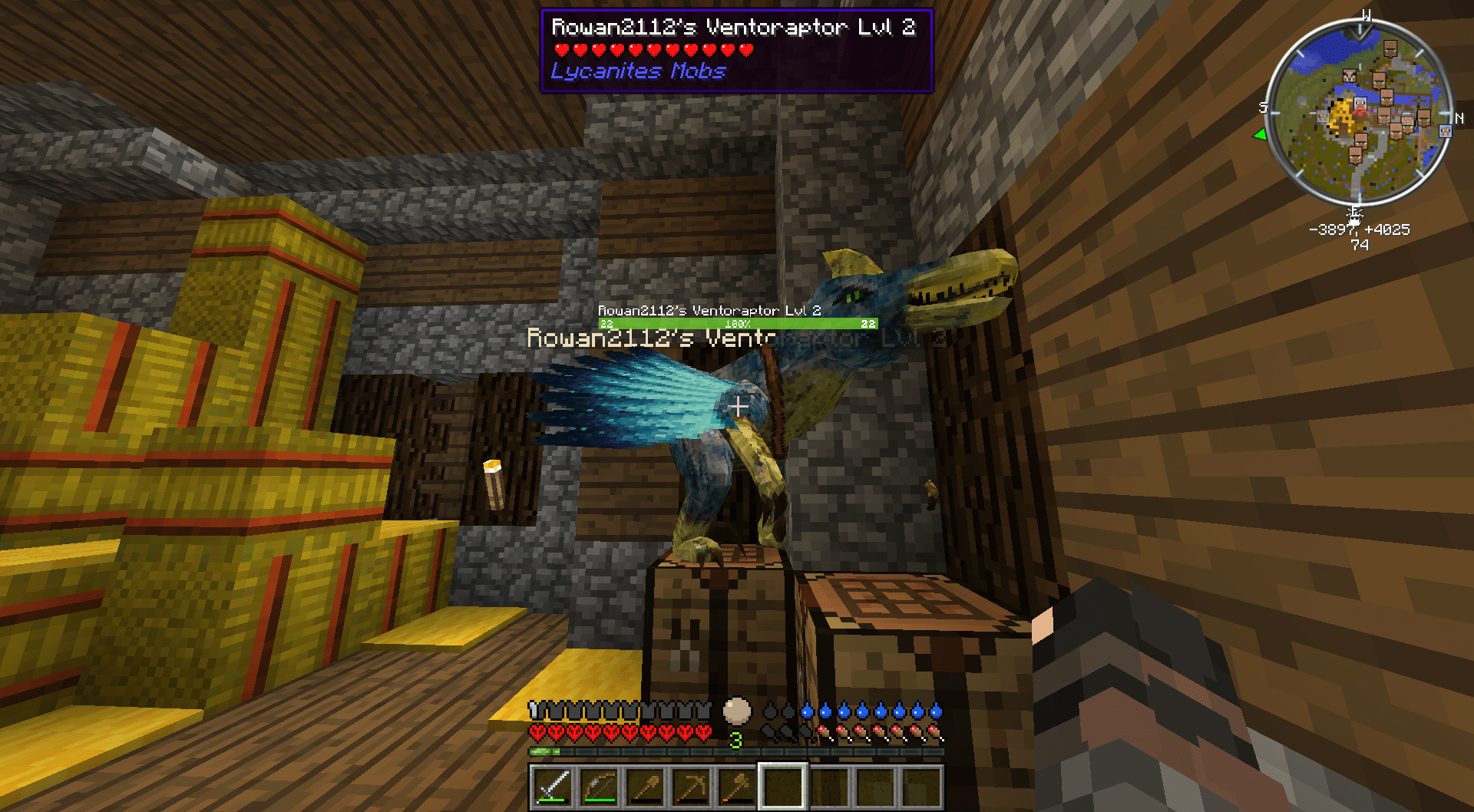Click the Lycanites Mobs label on the nameplate
Screen dimensions: 1474x812
637,71
